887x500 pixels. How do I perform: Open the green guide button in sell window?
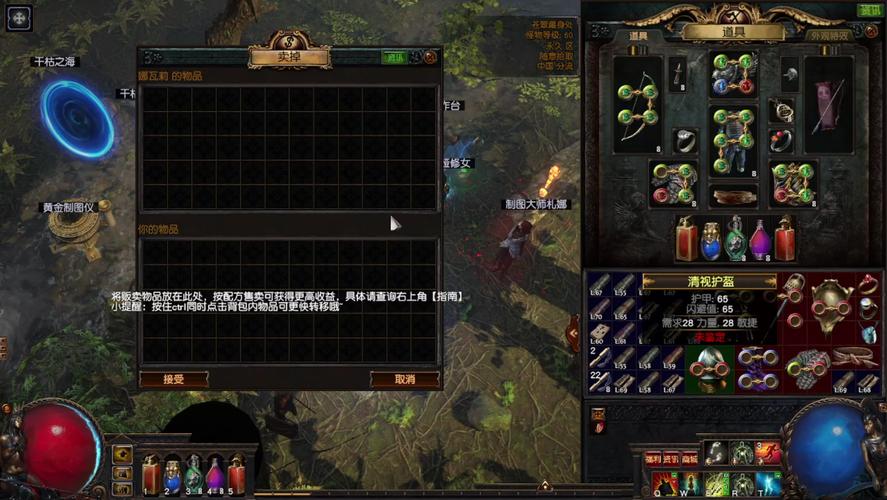pyautogui.click(x=395, y=58)
